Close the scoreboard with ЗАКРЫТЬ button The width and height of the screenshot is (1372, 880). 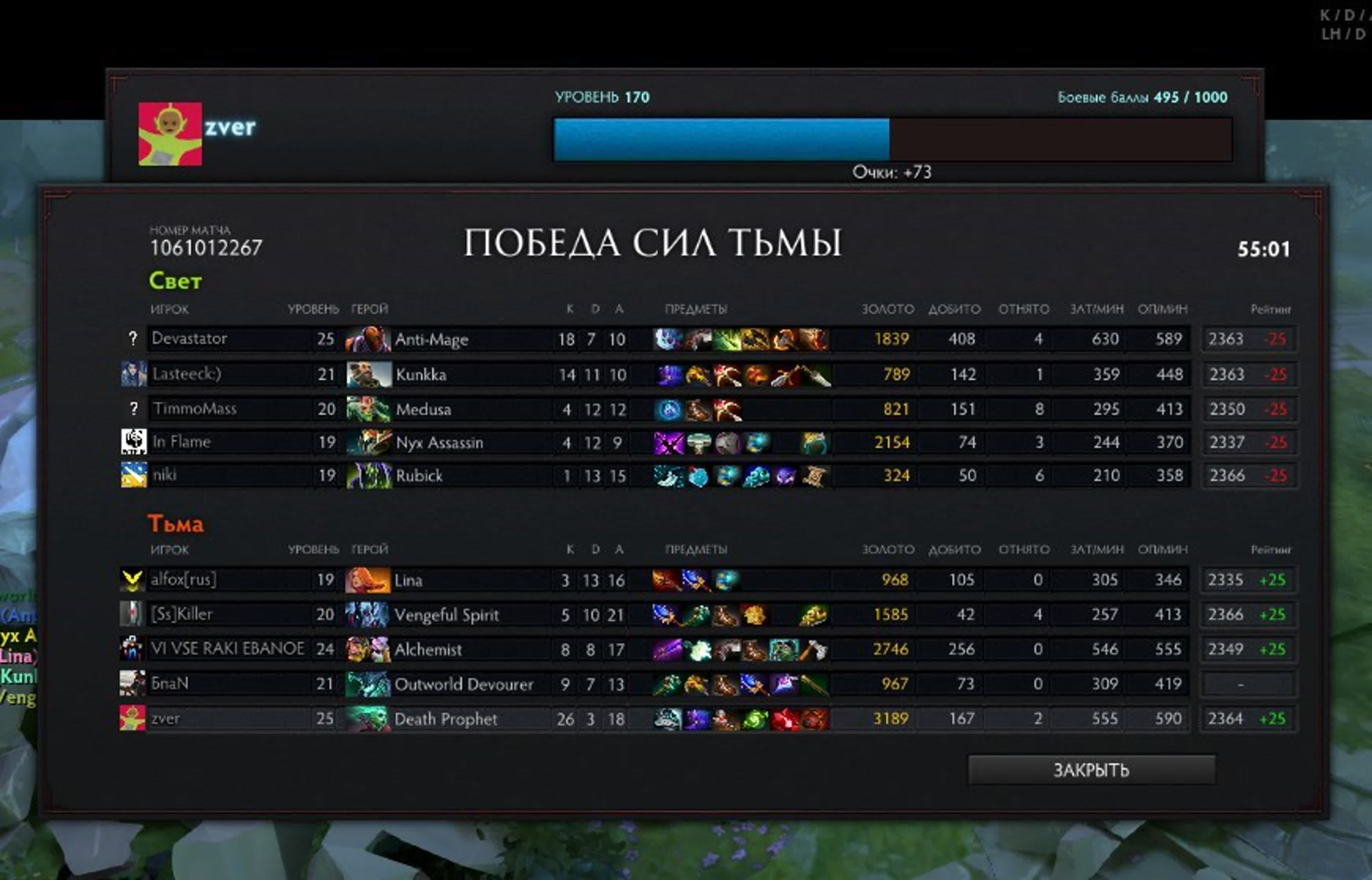pos(1091,770)
